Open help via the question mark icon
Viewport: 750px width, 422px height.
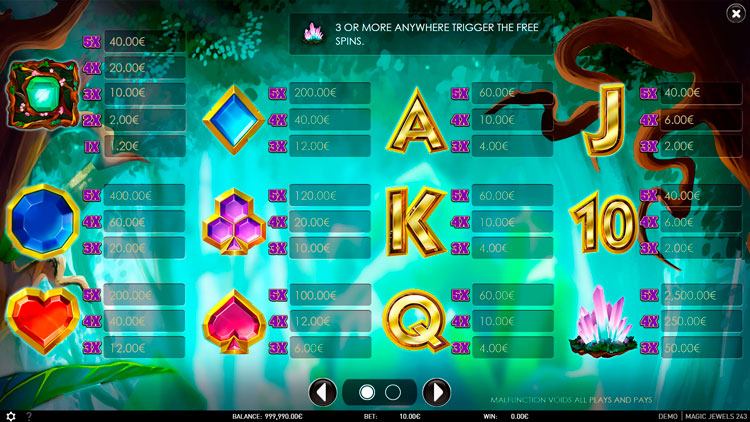[29, 416]
